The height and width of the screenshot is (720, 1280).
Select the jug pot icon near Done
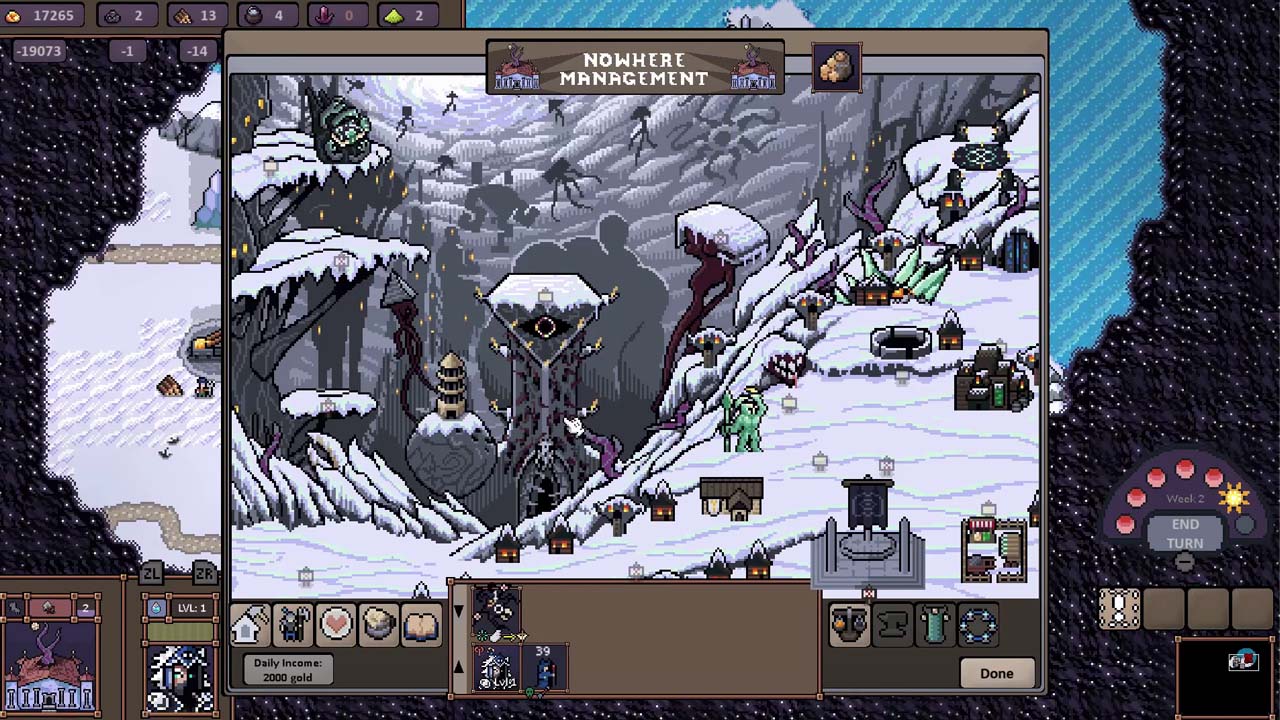tap(849, 625)
